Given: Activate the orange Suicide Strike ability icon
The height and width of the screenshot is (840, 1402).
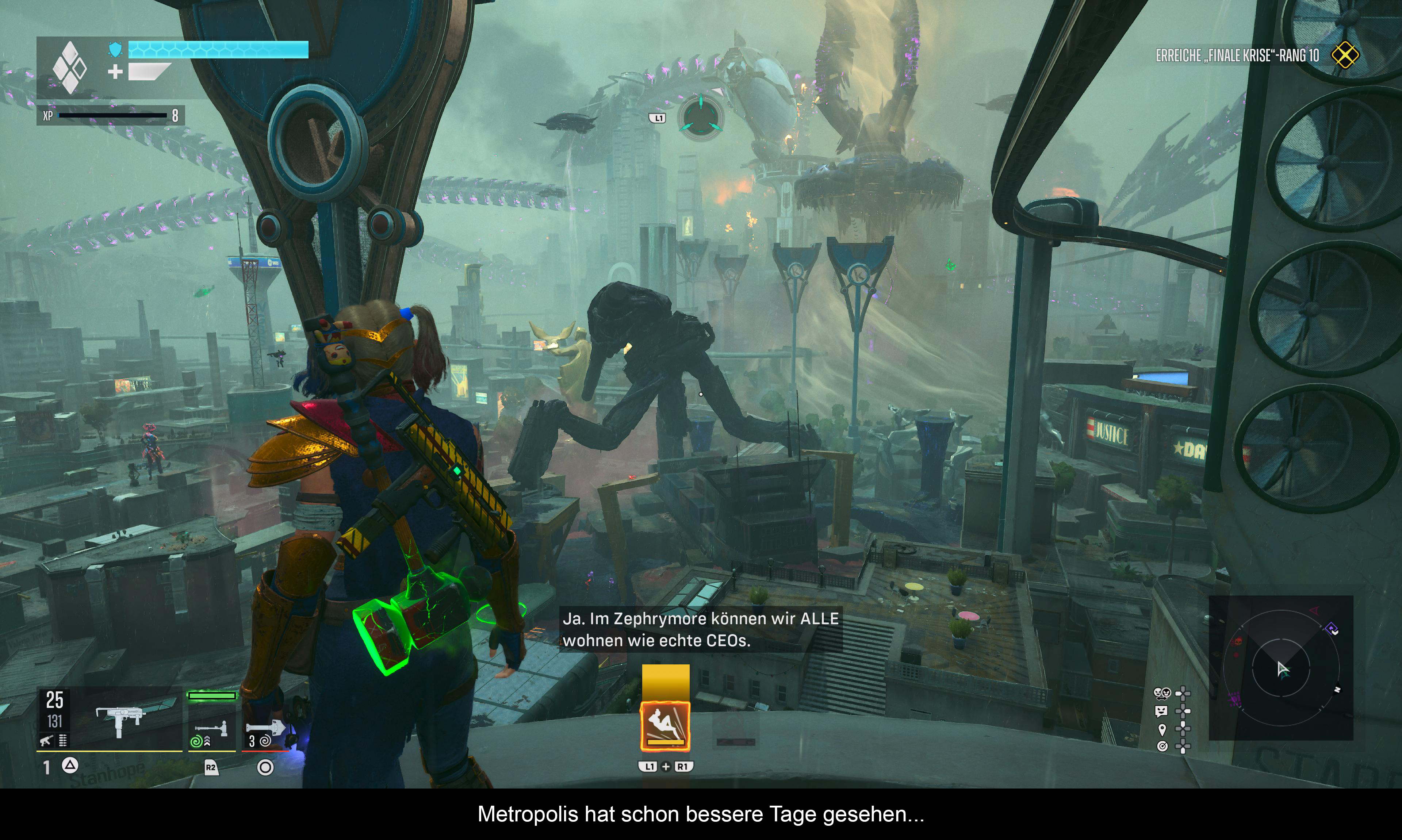Looking at the screenshot, I should (665, 726).
